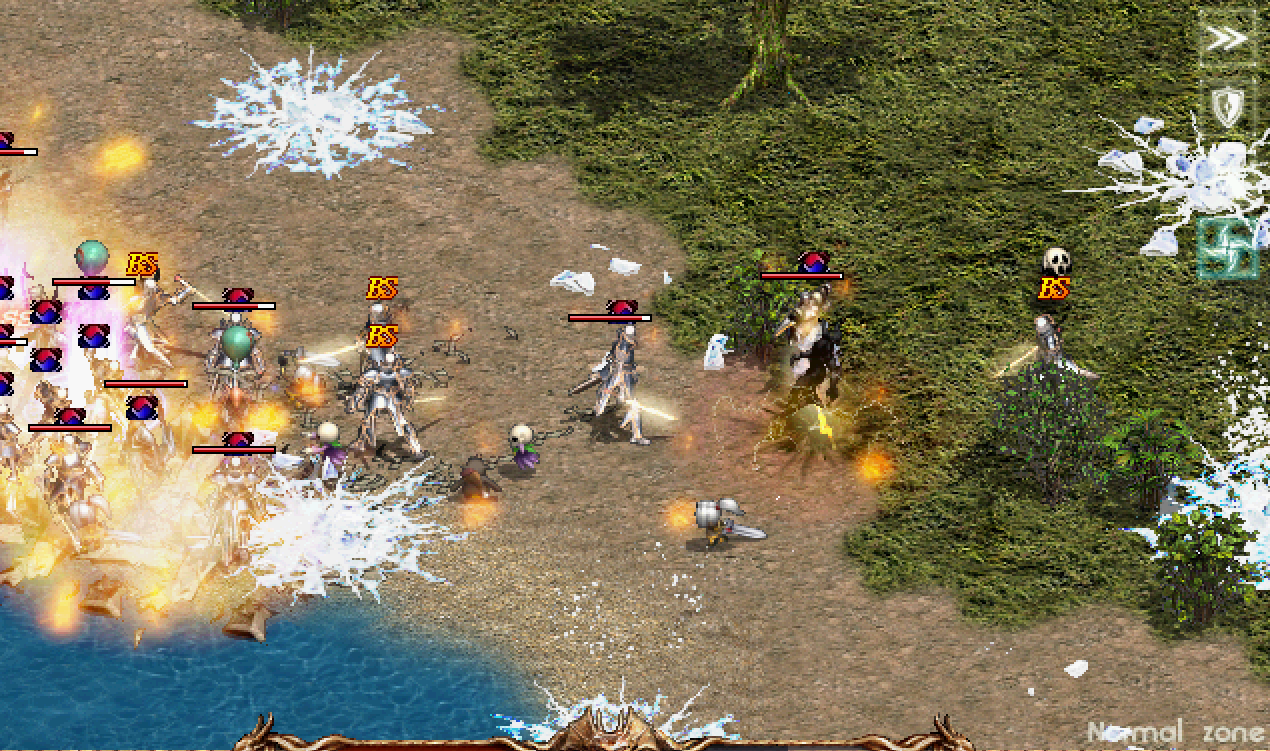Open the shield icon button
This screenshot has width=1270, height=751.
[1227, 106]
